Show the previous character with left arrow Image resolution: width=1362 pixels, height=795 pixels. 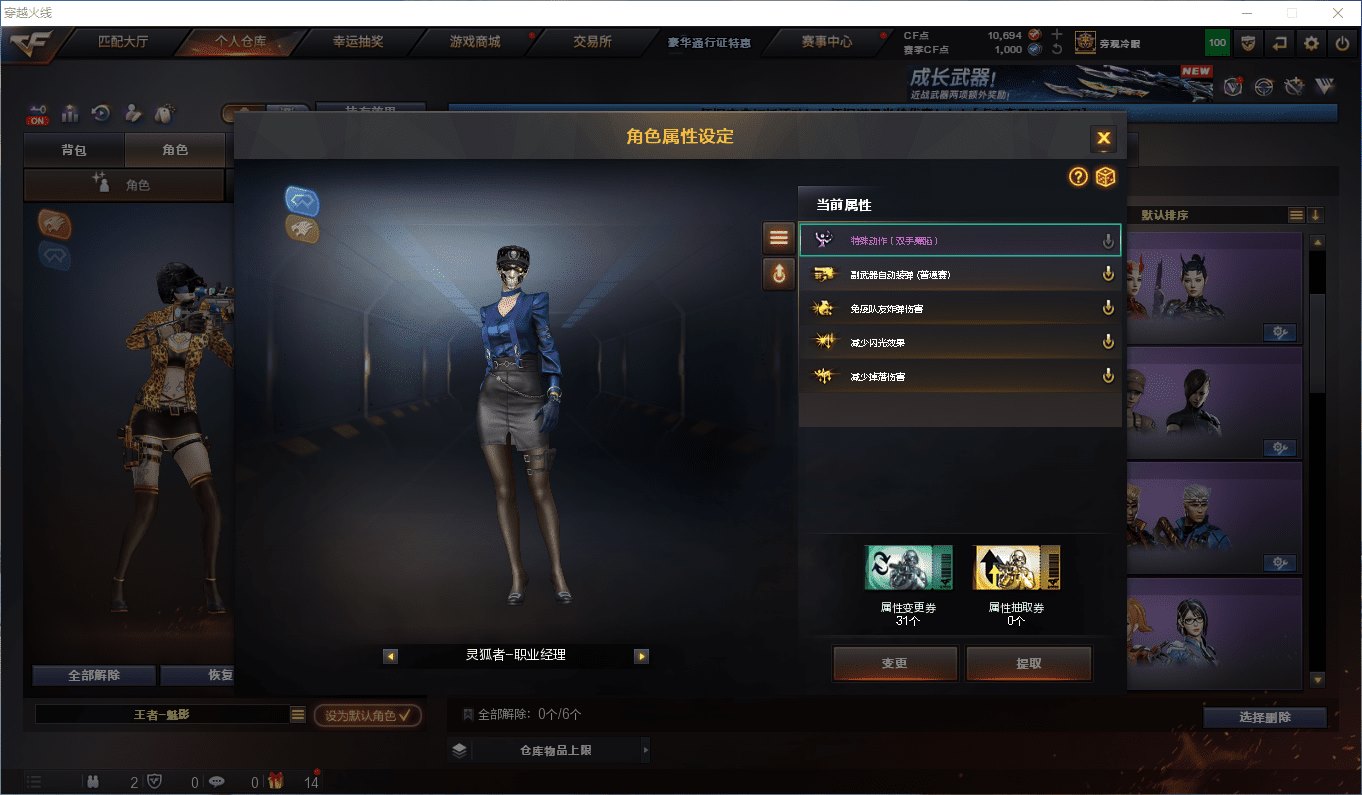[x=391, y=656]
